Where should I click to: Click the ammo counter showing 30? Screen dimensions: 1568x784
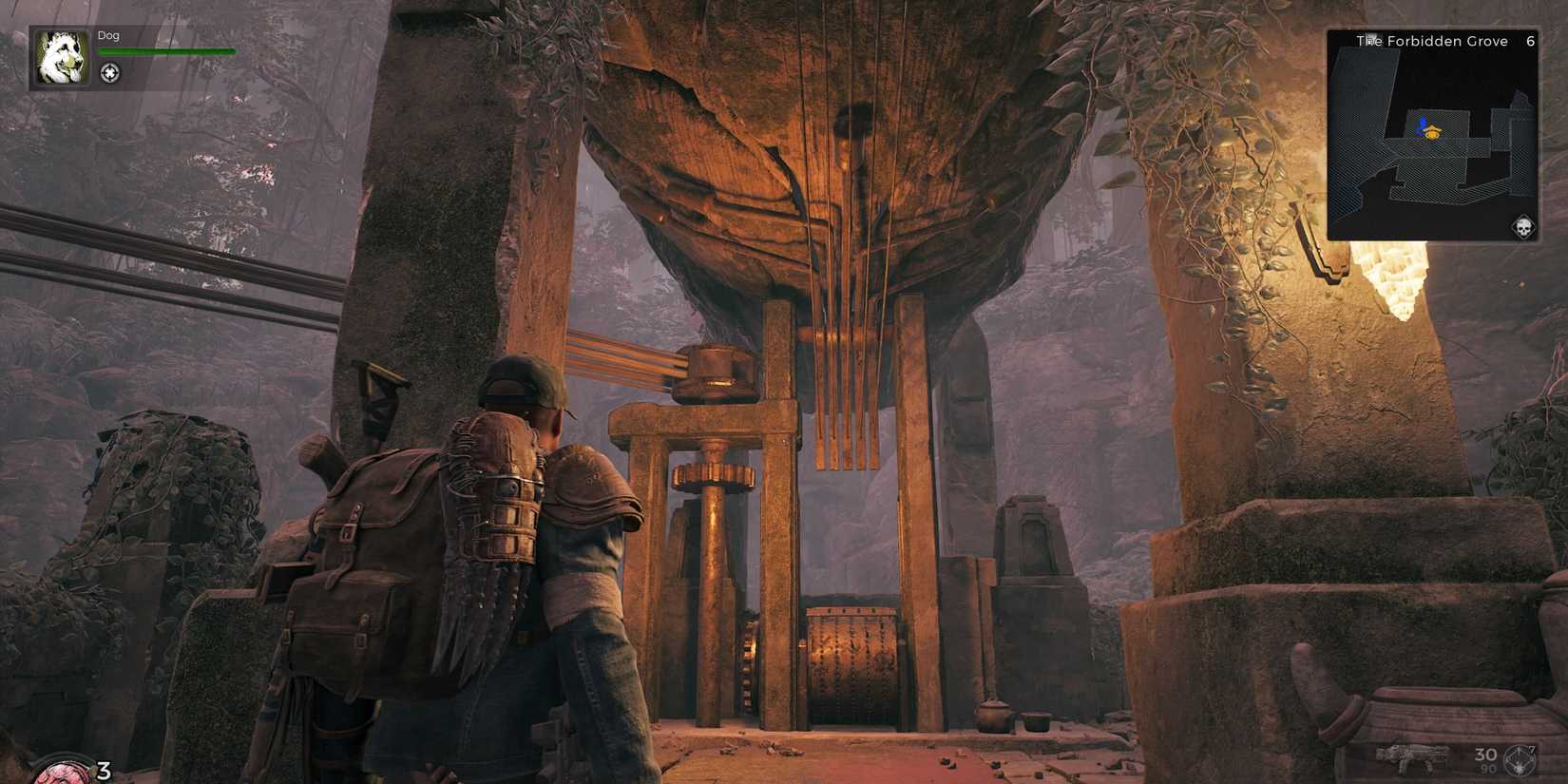[1485, 754]
